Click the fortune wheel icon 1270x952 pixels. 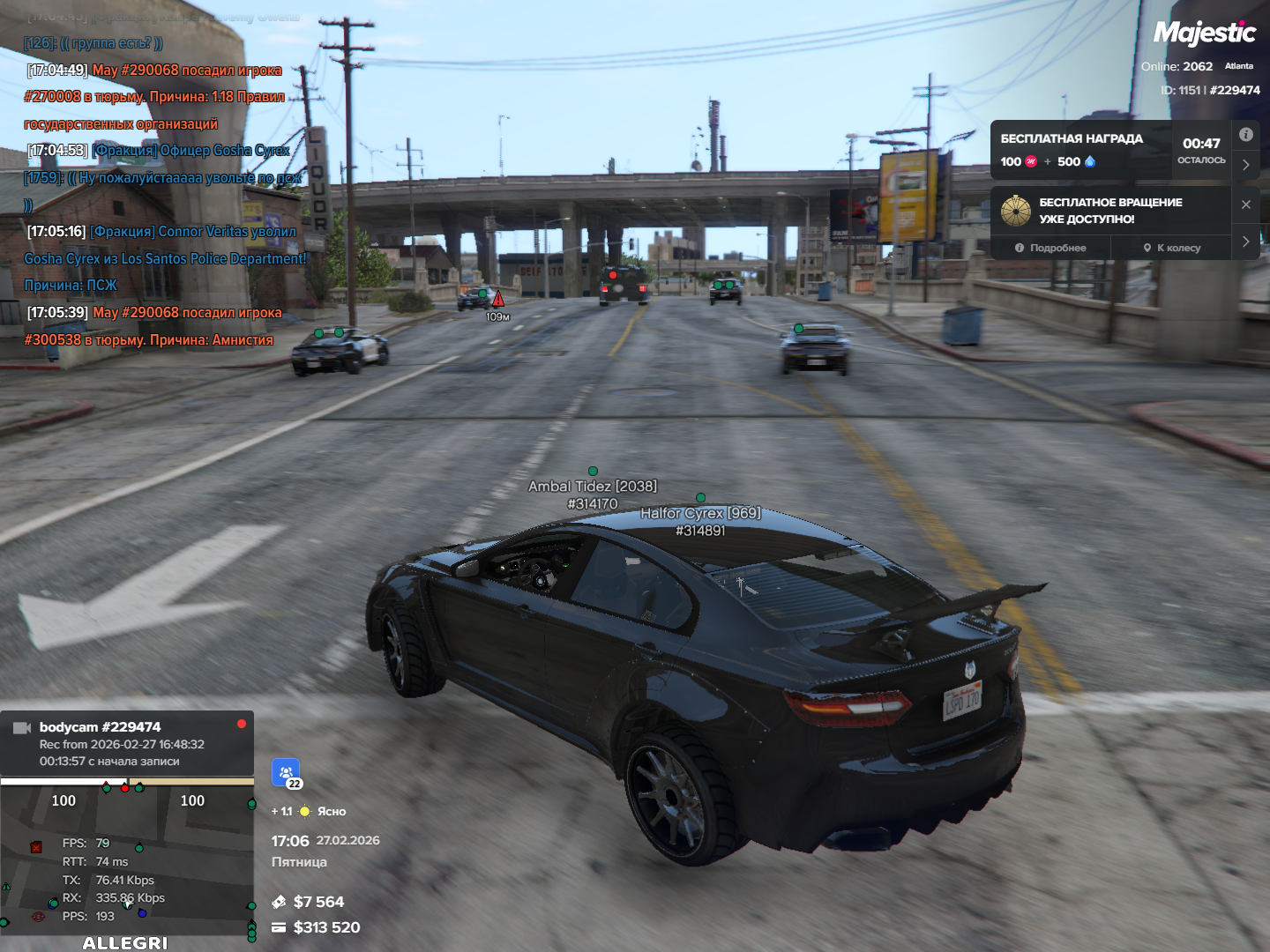(x=1016, y=211)
